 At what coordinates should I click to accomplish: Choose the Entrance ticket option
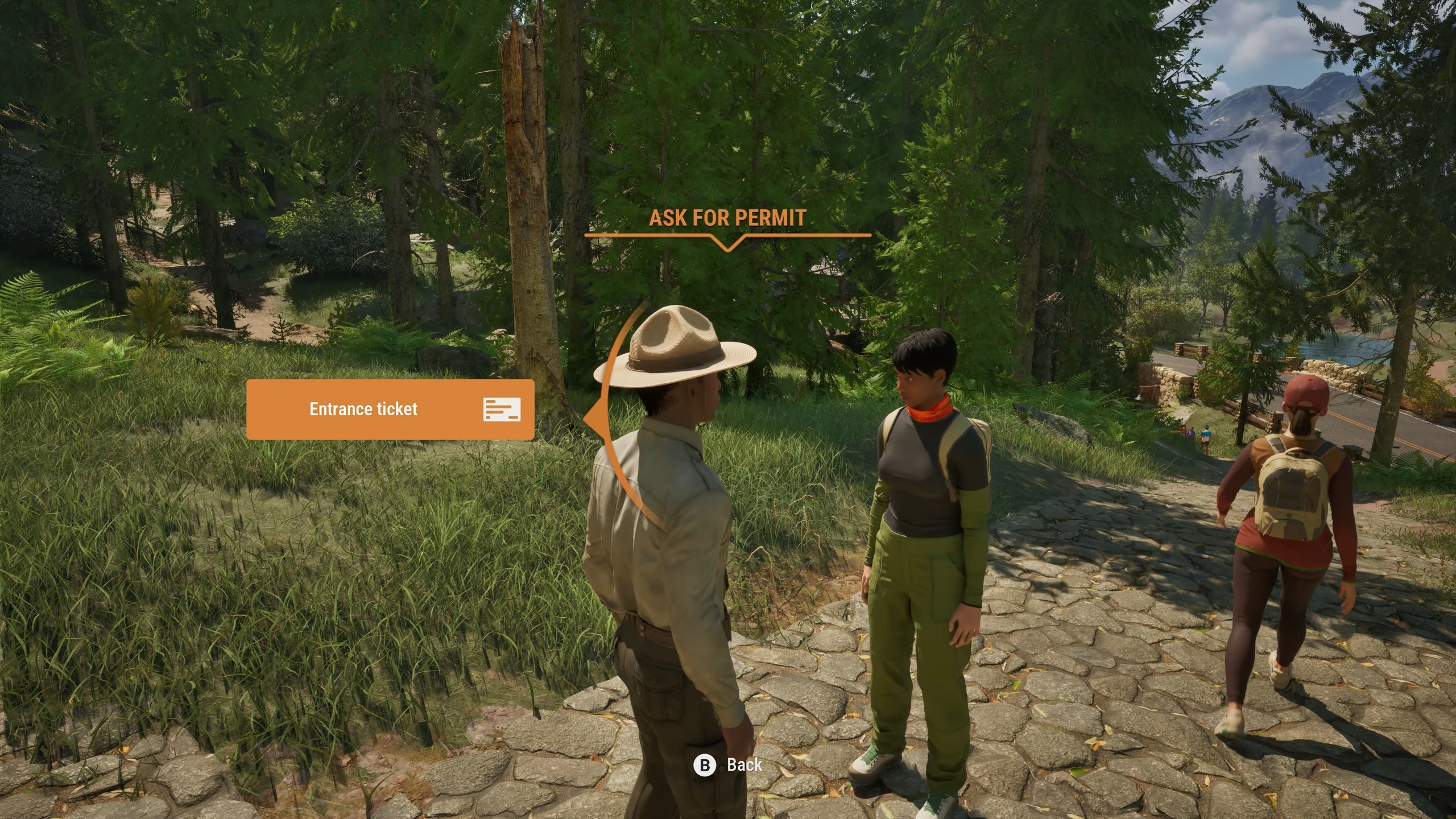[390, 409]
